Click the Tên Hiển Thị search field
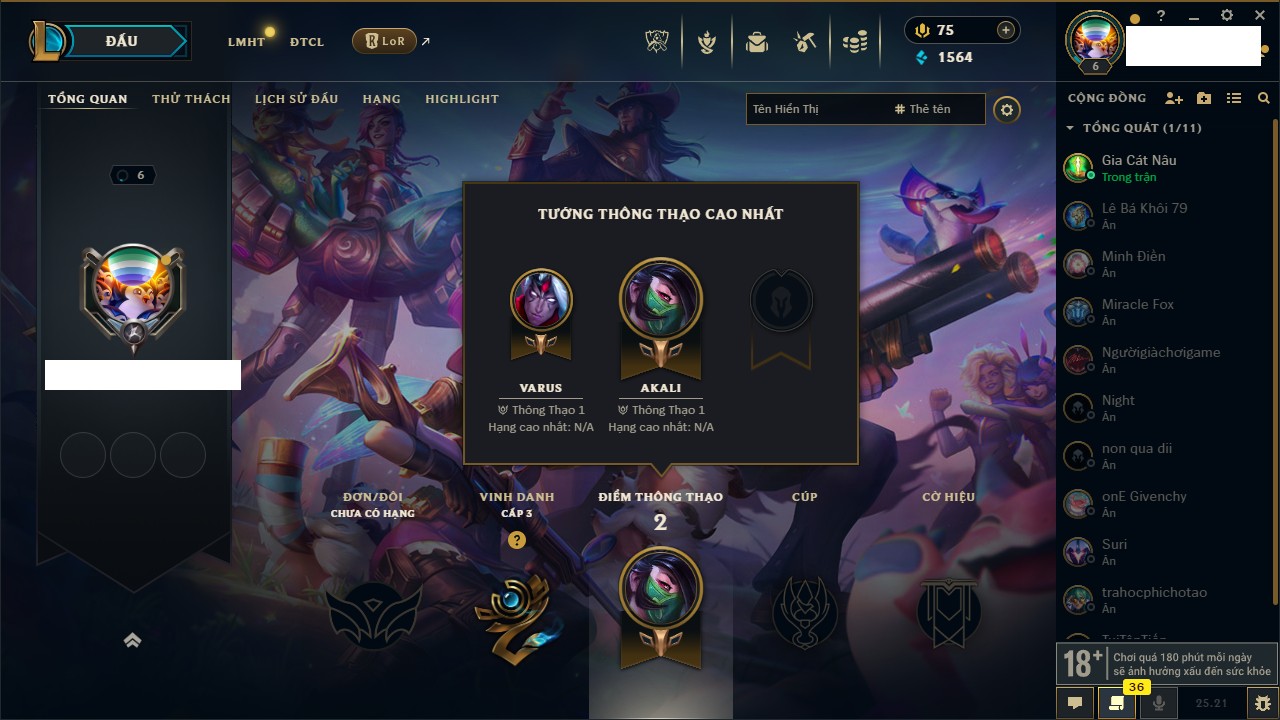 click(x=815, y=109)
